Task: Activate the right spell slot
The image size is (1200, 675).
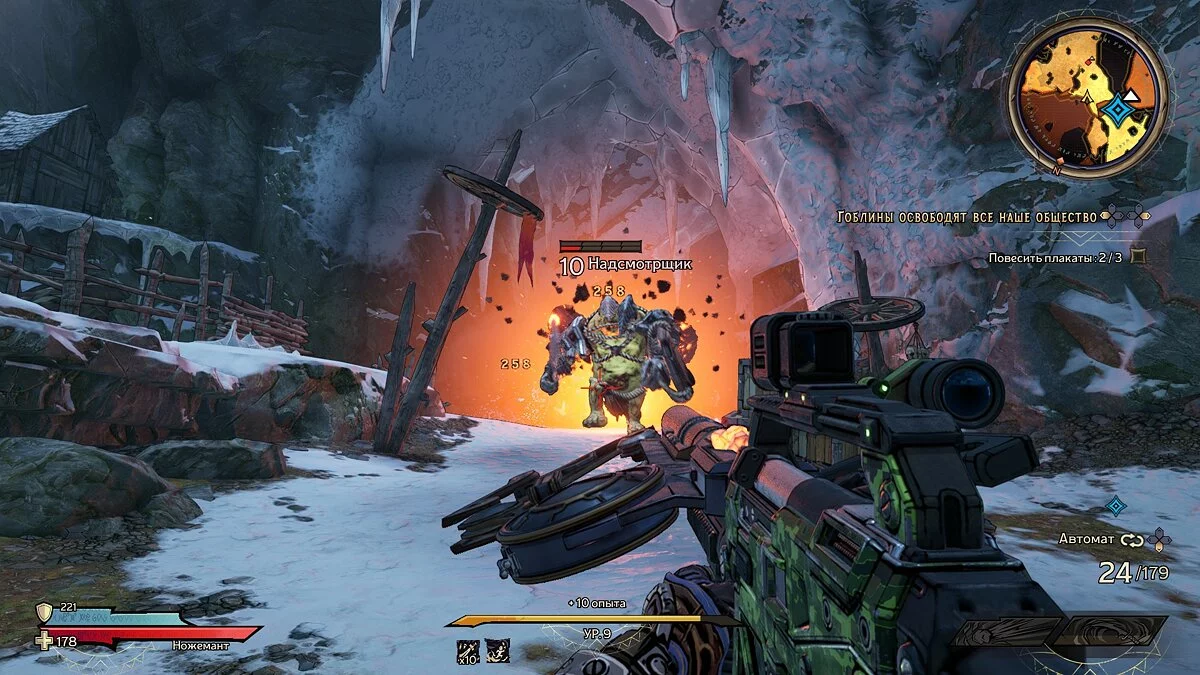Action: coord(1110,630)
